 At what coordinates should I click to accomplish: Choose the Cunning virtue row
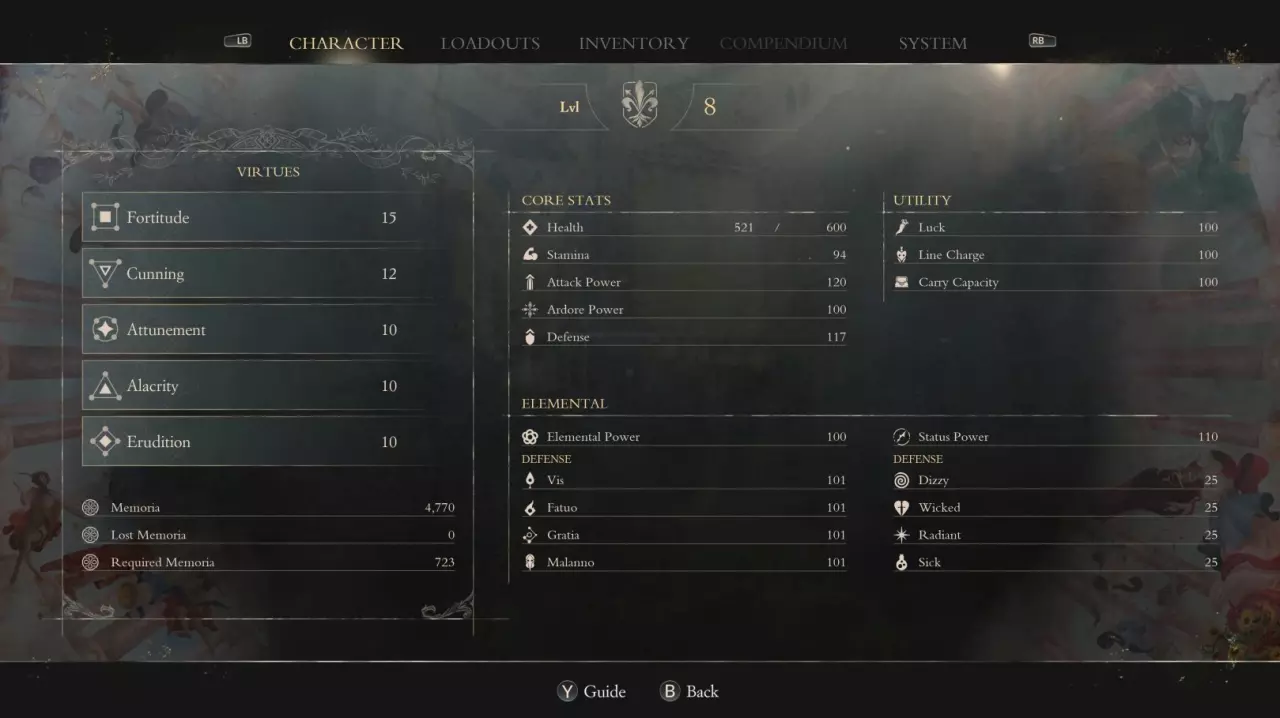point(260,273)
